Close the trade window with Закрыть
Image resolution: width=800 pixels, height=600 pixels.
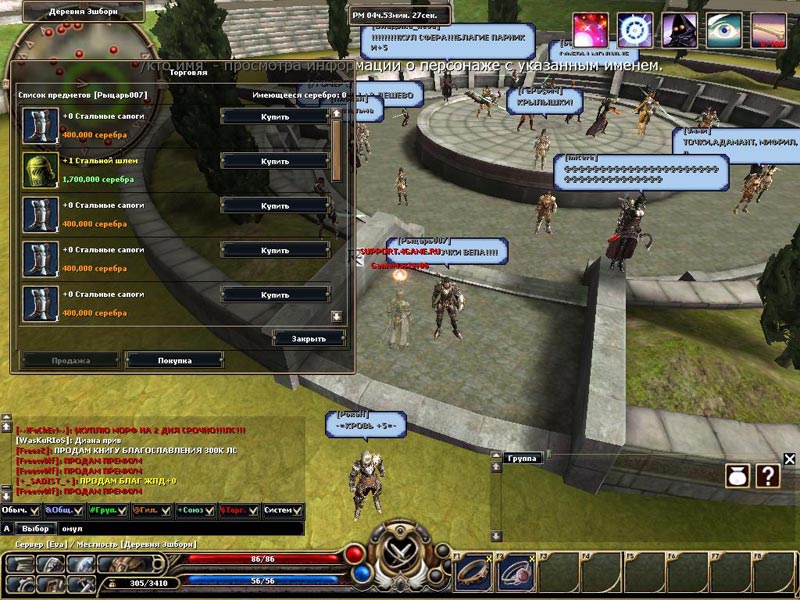(308, 338)
